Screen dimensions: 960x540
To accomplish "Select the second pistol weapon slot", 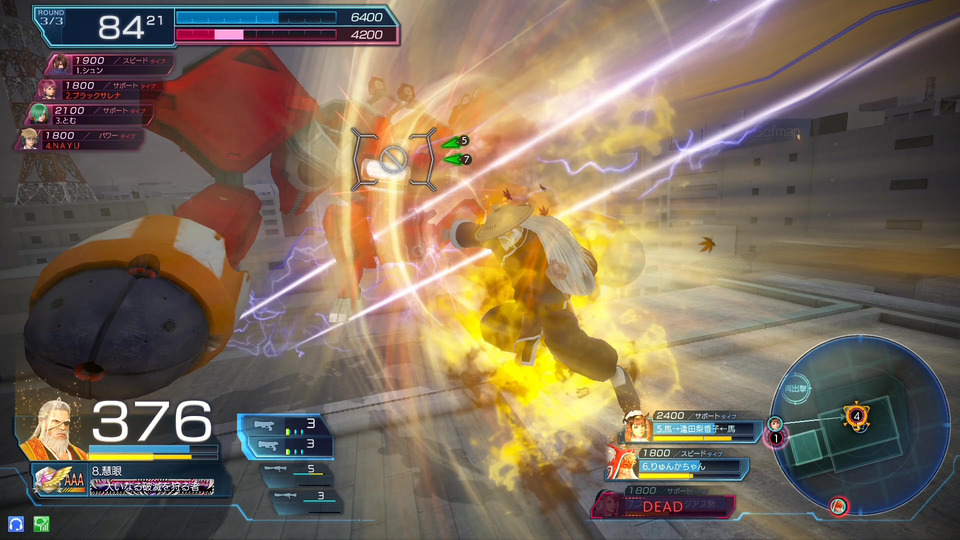I will coord(286,444).
